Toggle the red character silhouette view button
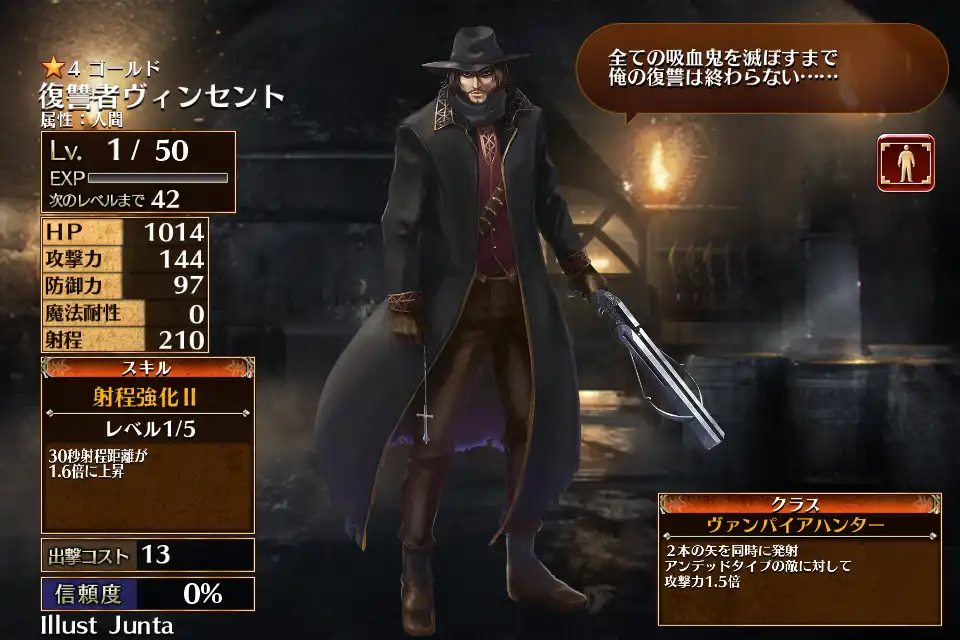 point(905,163)
